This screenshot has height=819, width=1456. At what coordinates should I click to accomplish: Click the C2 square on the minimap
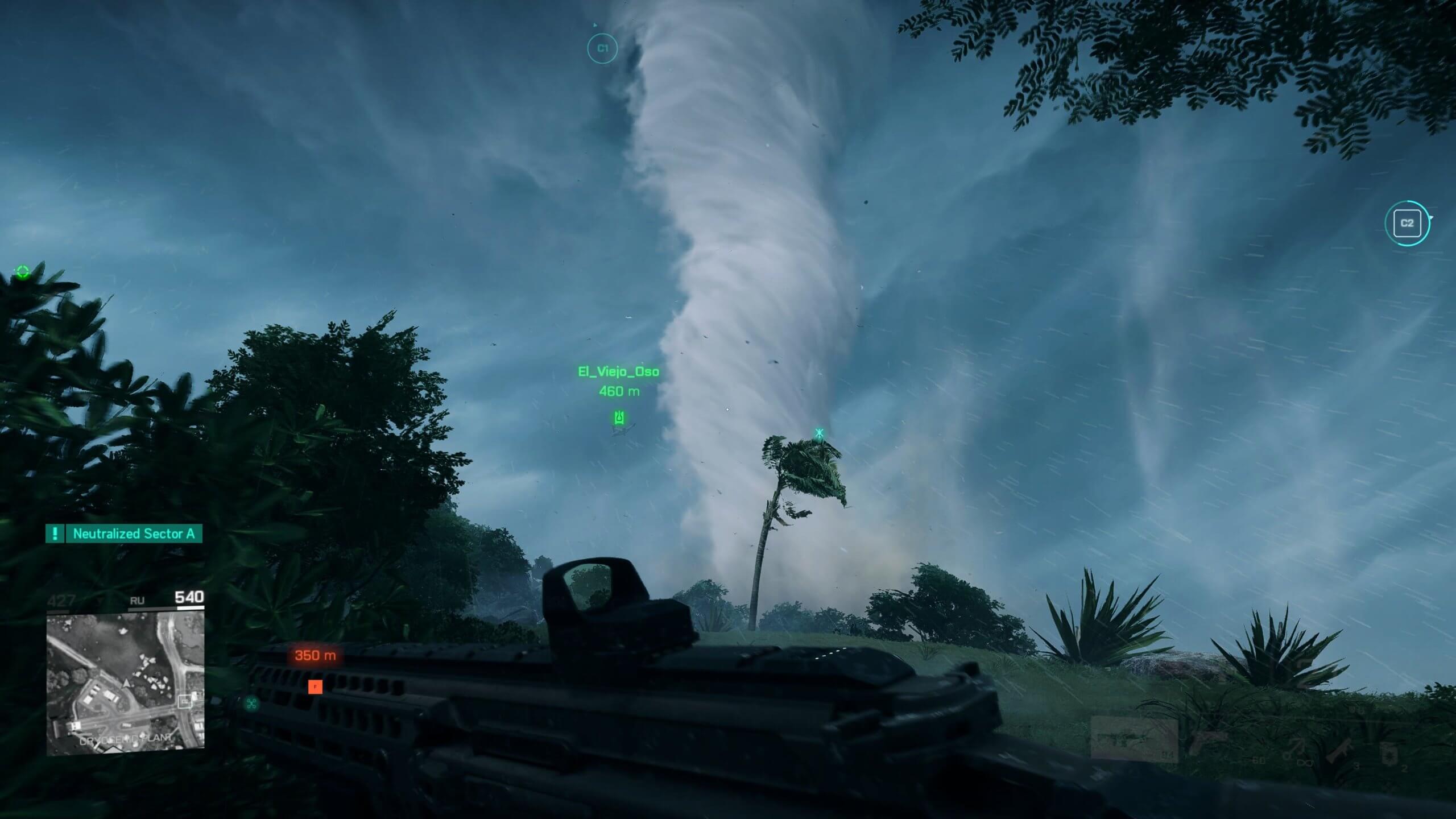pos(185,701)
